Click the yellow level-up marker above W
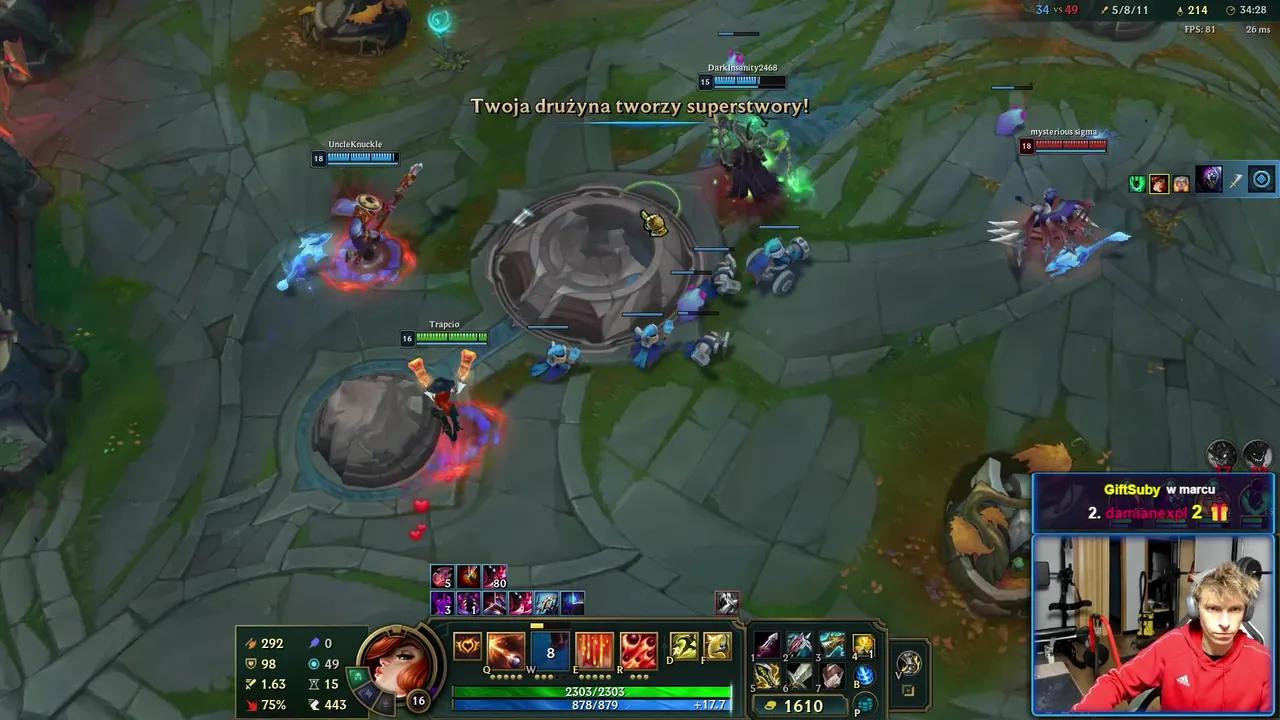The image size is (1280, 720). pos(537,624)
